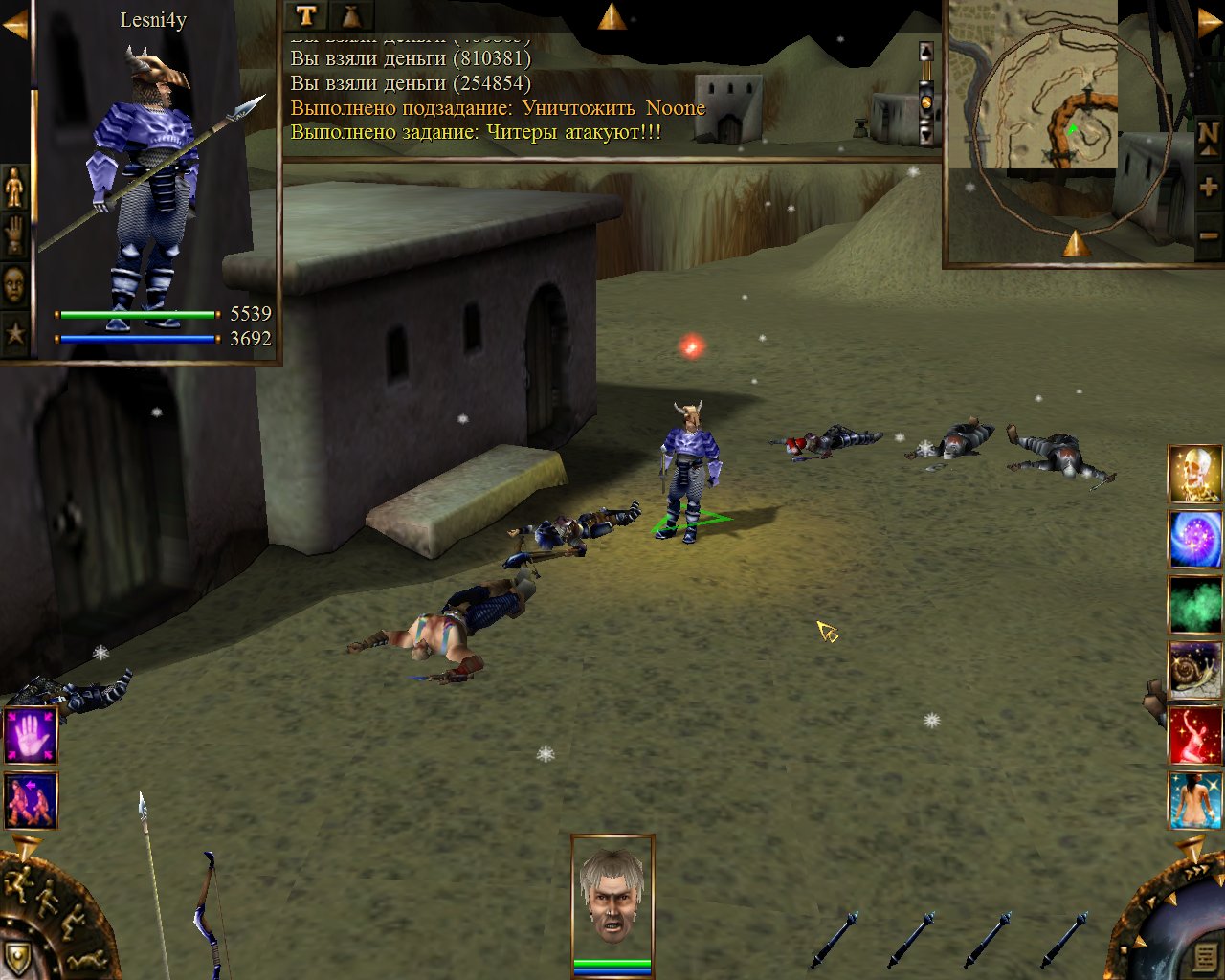Click the money bag button beside T
Viewport: 1225px width, 980px height.
click(x=351, y=15)
